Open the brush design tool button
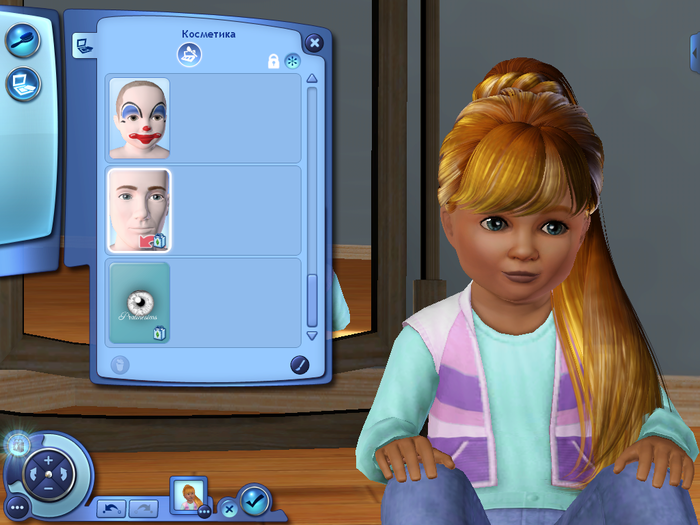This screenshot has height=525, width=700. pos(299,365)
